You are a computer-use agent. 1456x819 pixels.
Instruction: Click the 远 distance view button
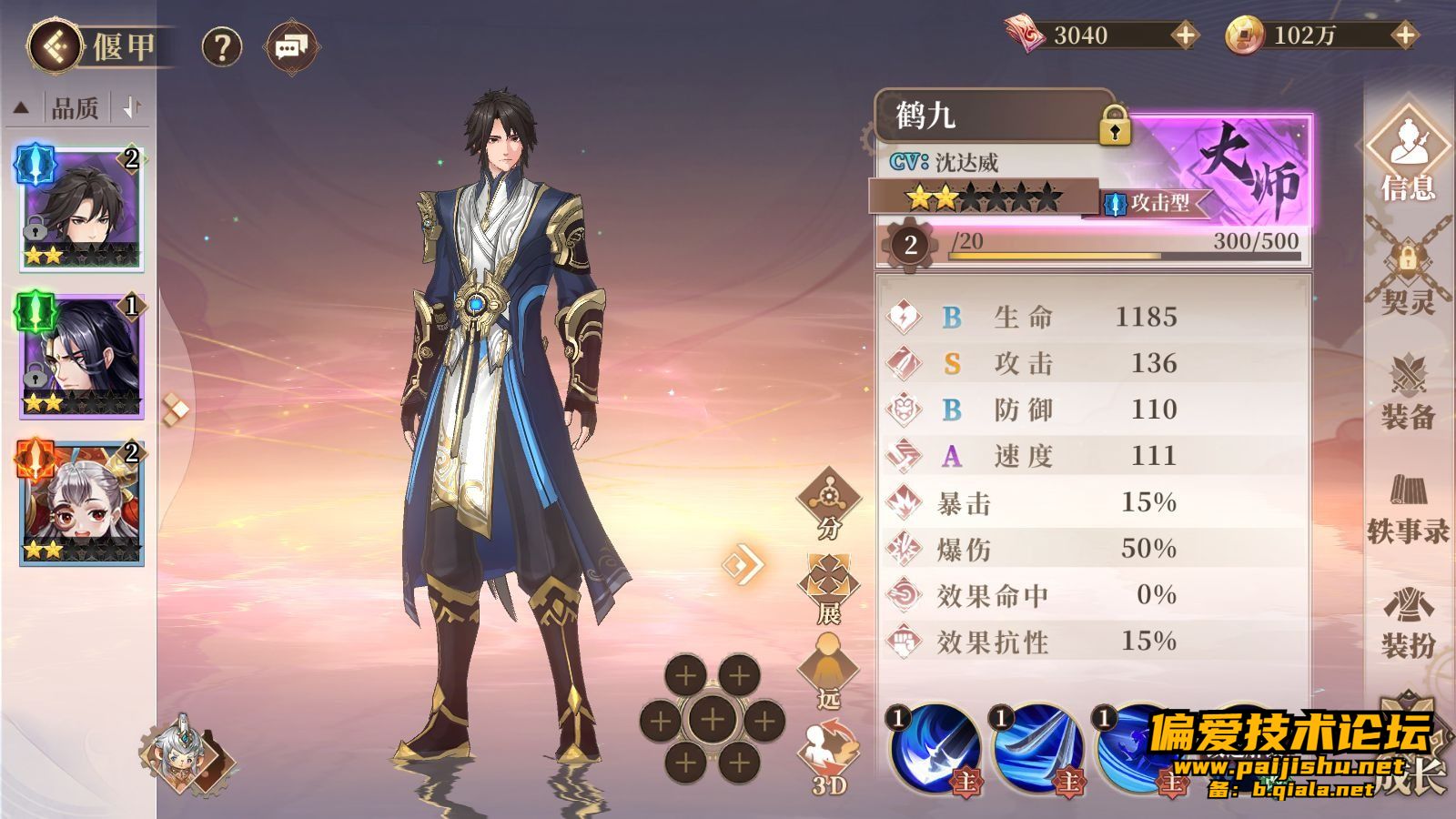(x=828, y=672)
